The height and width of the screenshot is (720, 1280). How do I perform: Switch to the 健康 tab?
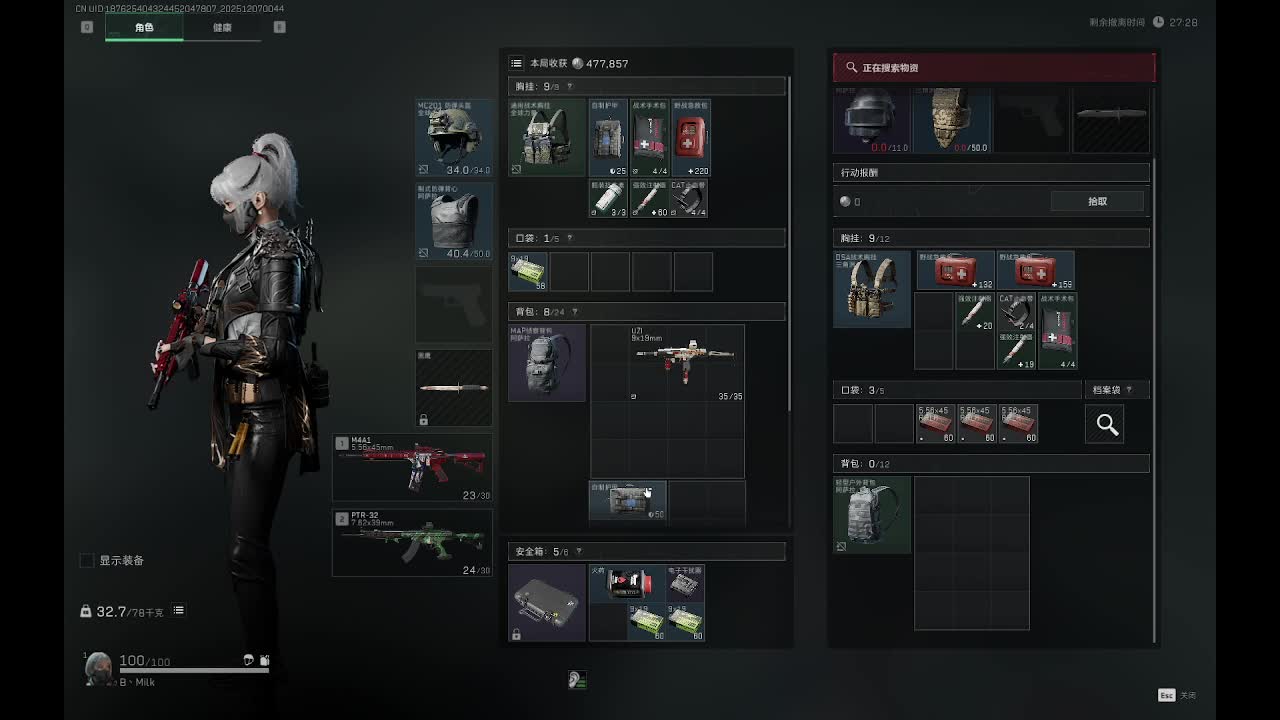222,28
